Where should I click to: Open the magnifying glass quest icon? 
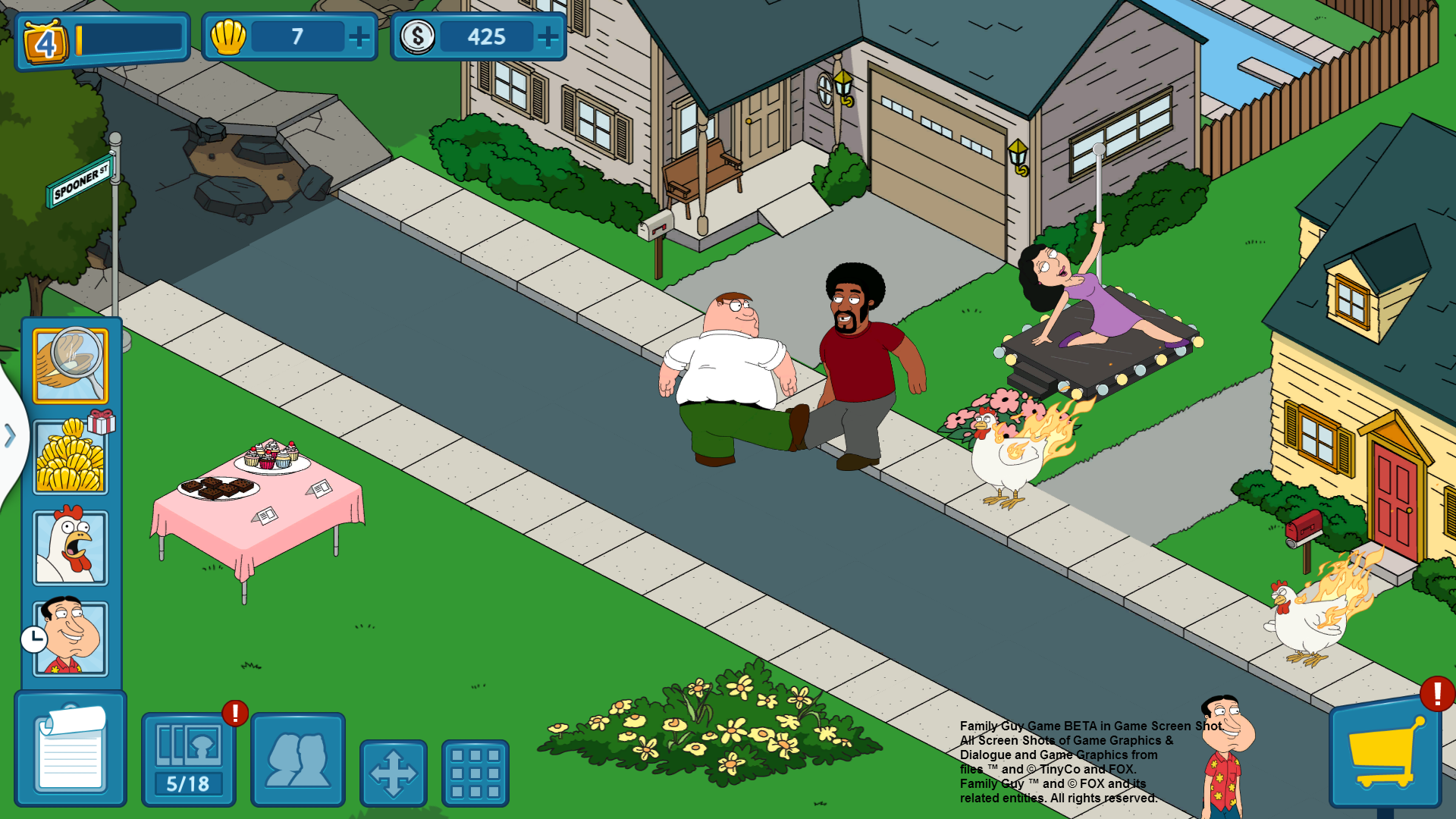click(x=71, y=366)
